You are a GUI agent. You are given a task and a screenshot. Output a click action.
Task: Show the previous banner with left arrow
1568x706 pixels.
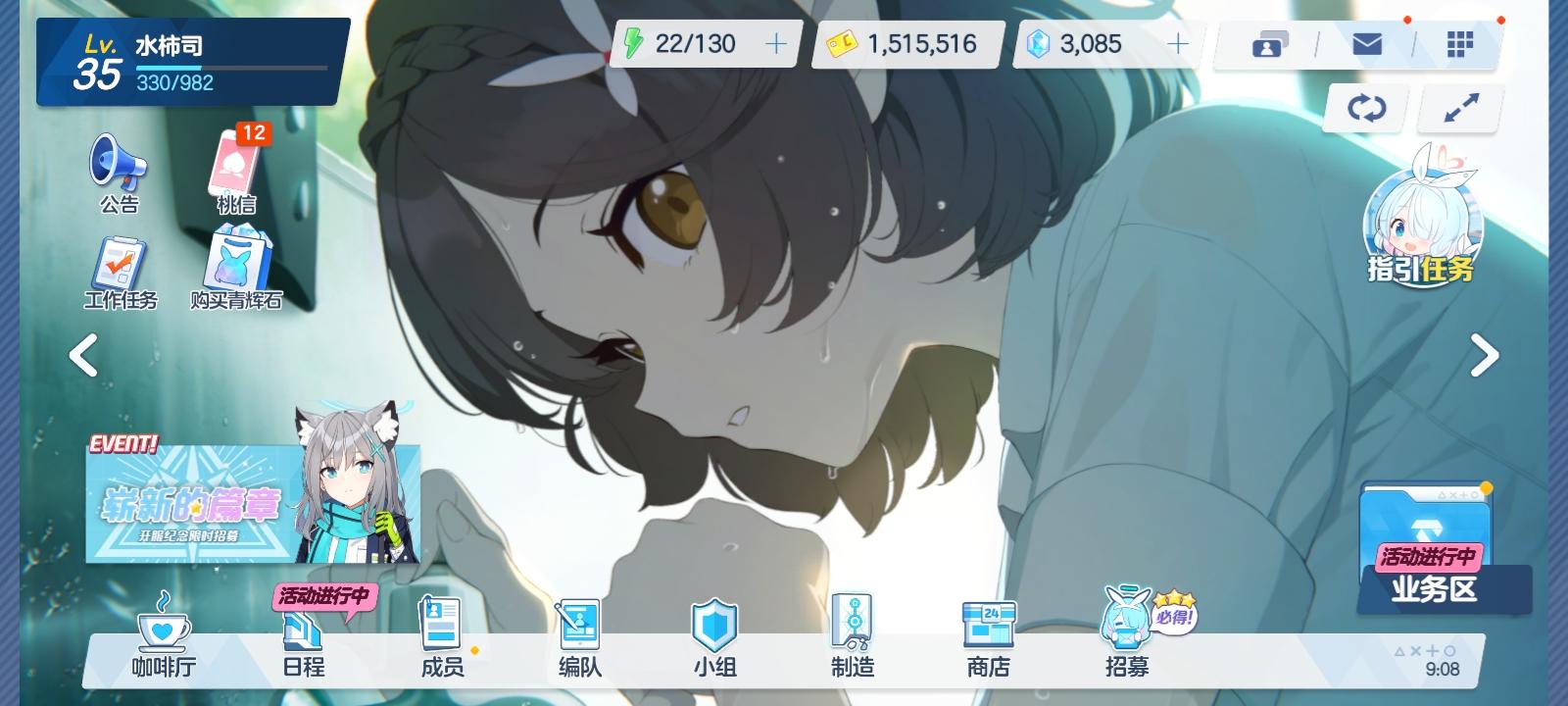pyautogui.click(x=83, y=356)
